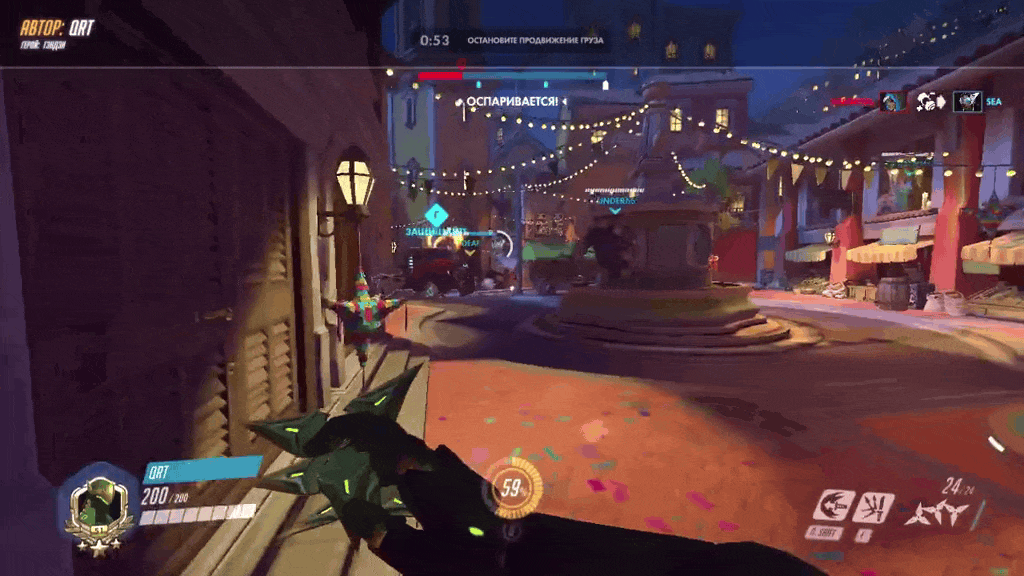Screen dimensions: 1024x576
Task: Click the ability icon in the kill feed
Action: (x=928, y=101)
